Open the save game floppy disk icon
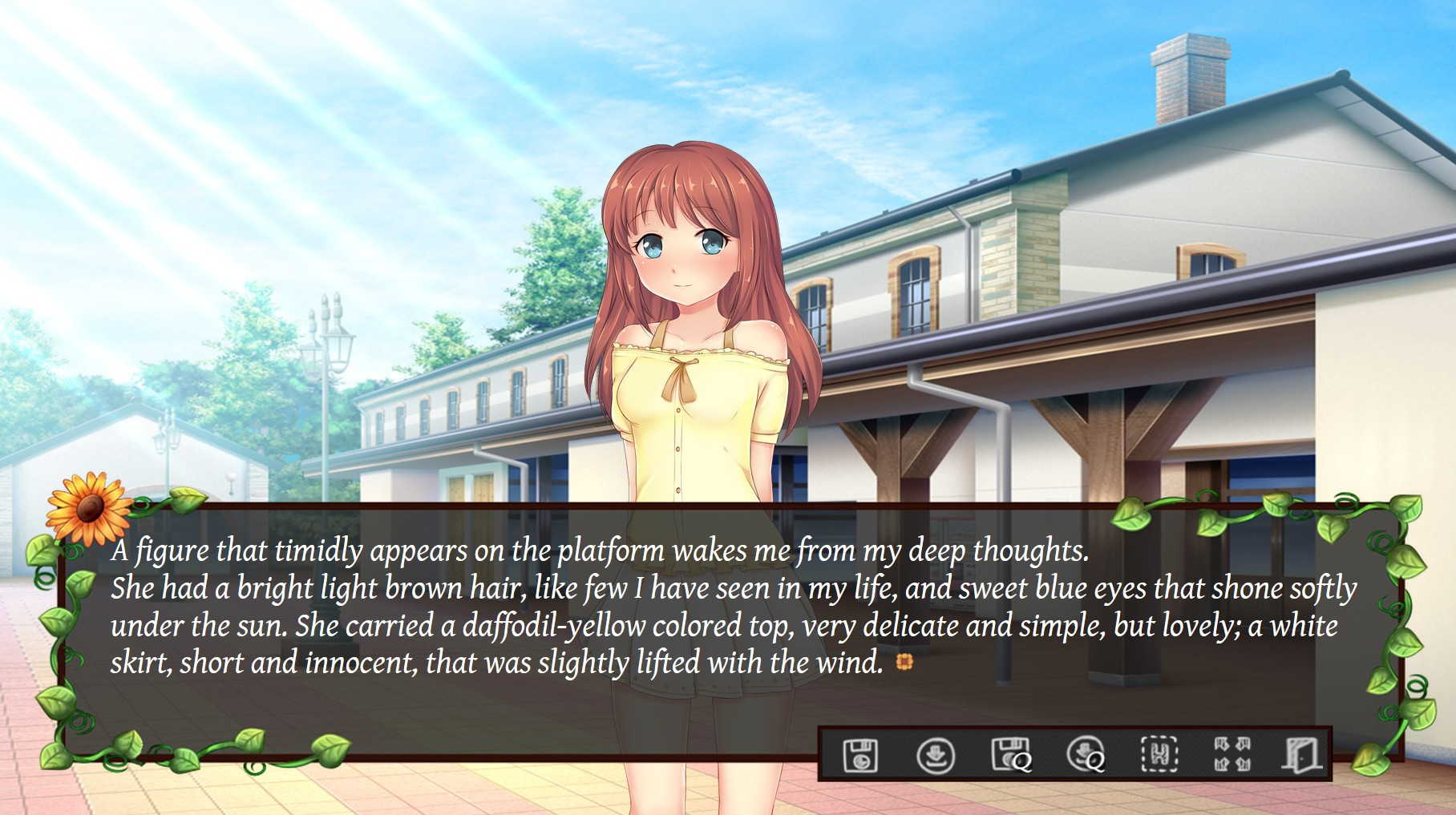 [860, 755]
